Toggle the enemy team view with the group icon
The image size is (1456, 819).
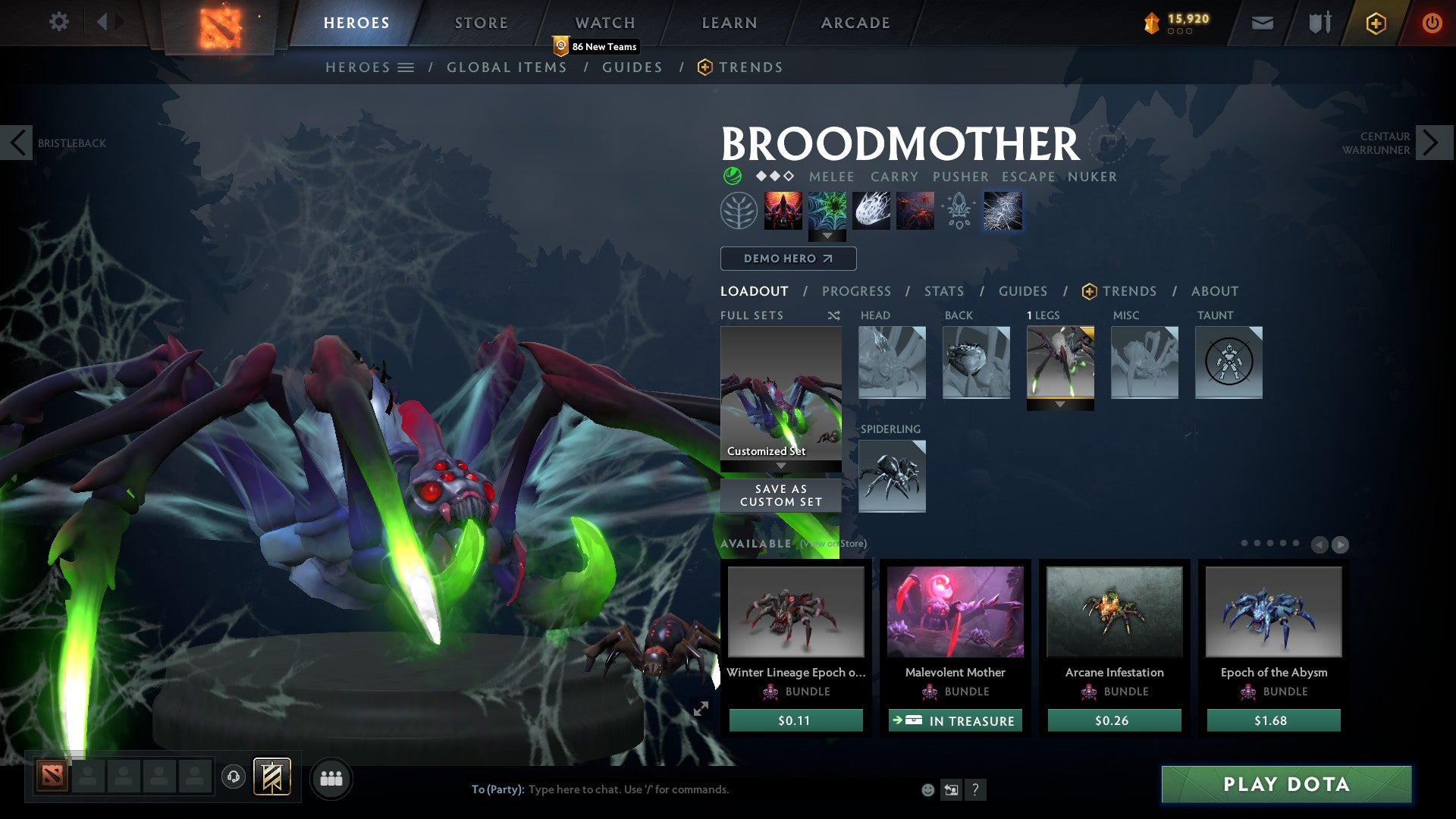click(331, 778)
